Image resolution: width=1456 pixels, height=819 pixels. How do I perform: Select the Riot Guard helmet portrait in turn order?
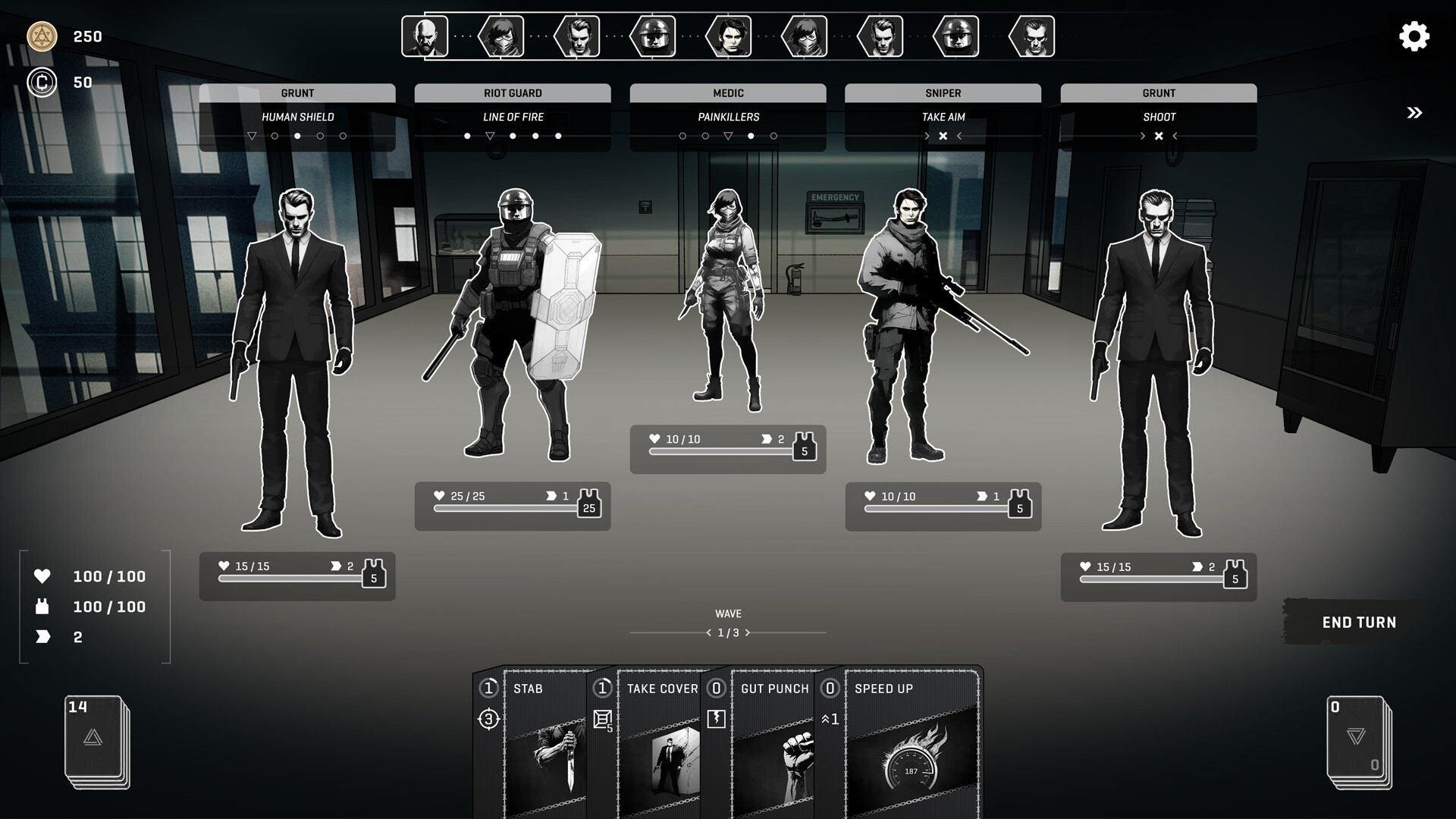coord(654,36)
